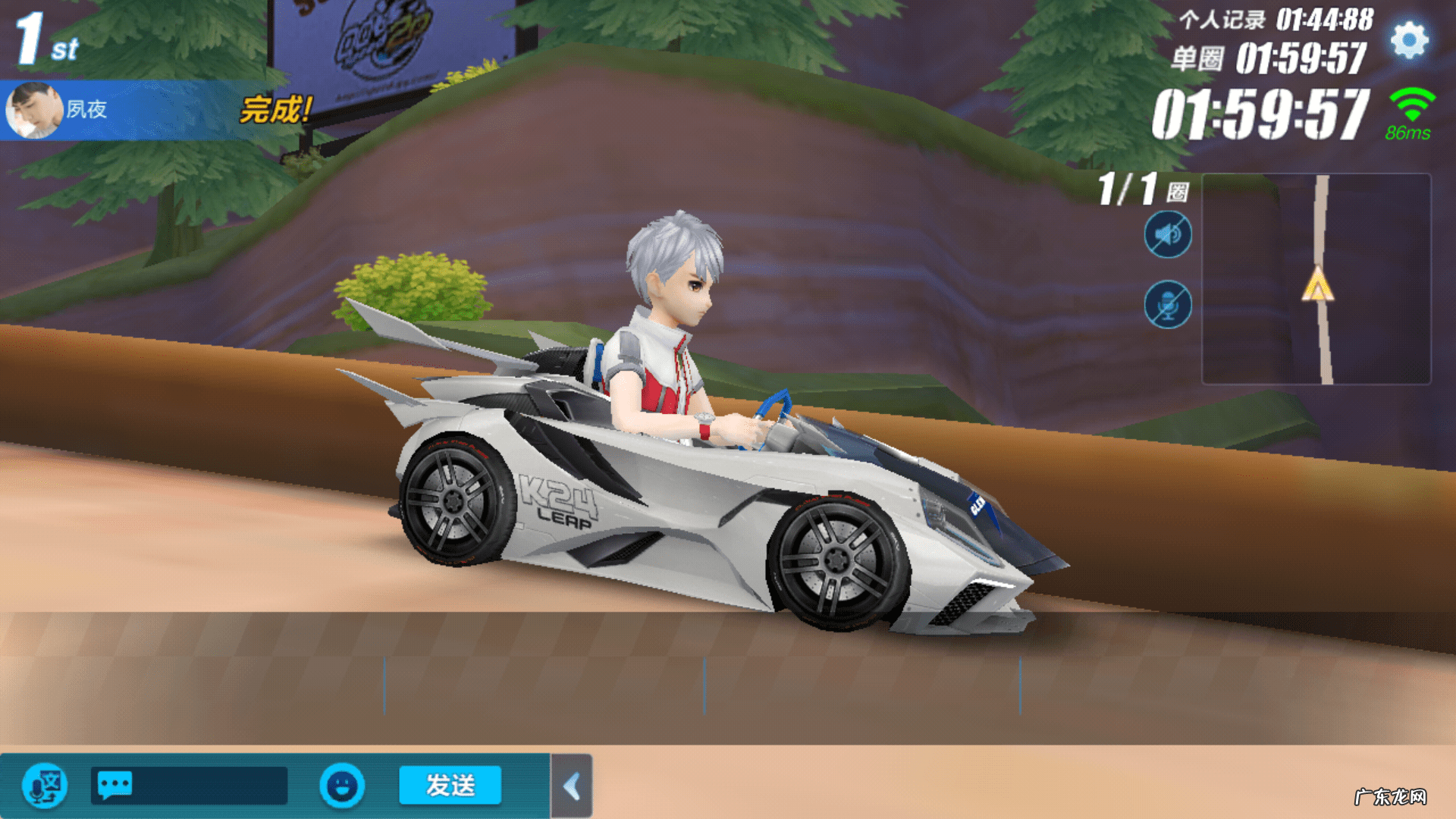Open the track minimap
1456x819 pixels.
tap(1316, 279)
